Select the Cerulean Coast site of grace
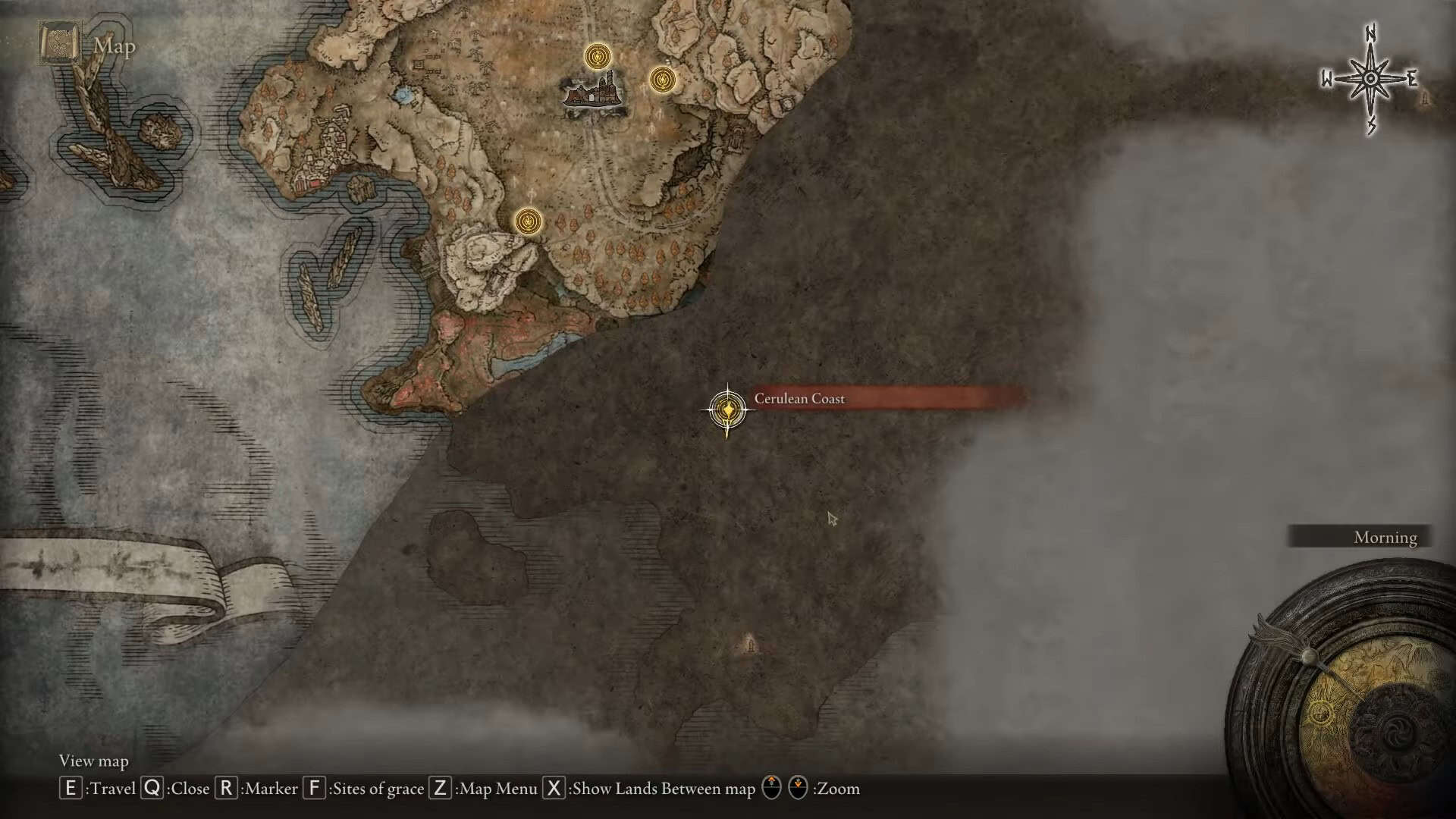1456x819 pixels. (x=728, y=410)
